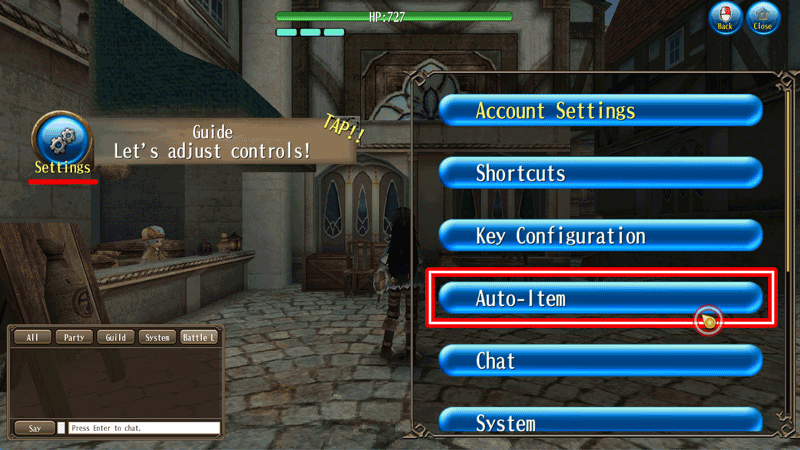Click the Back button
Screen dimensions: 800x450
click(725, 18)
